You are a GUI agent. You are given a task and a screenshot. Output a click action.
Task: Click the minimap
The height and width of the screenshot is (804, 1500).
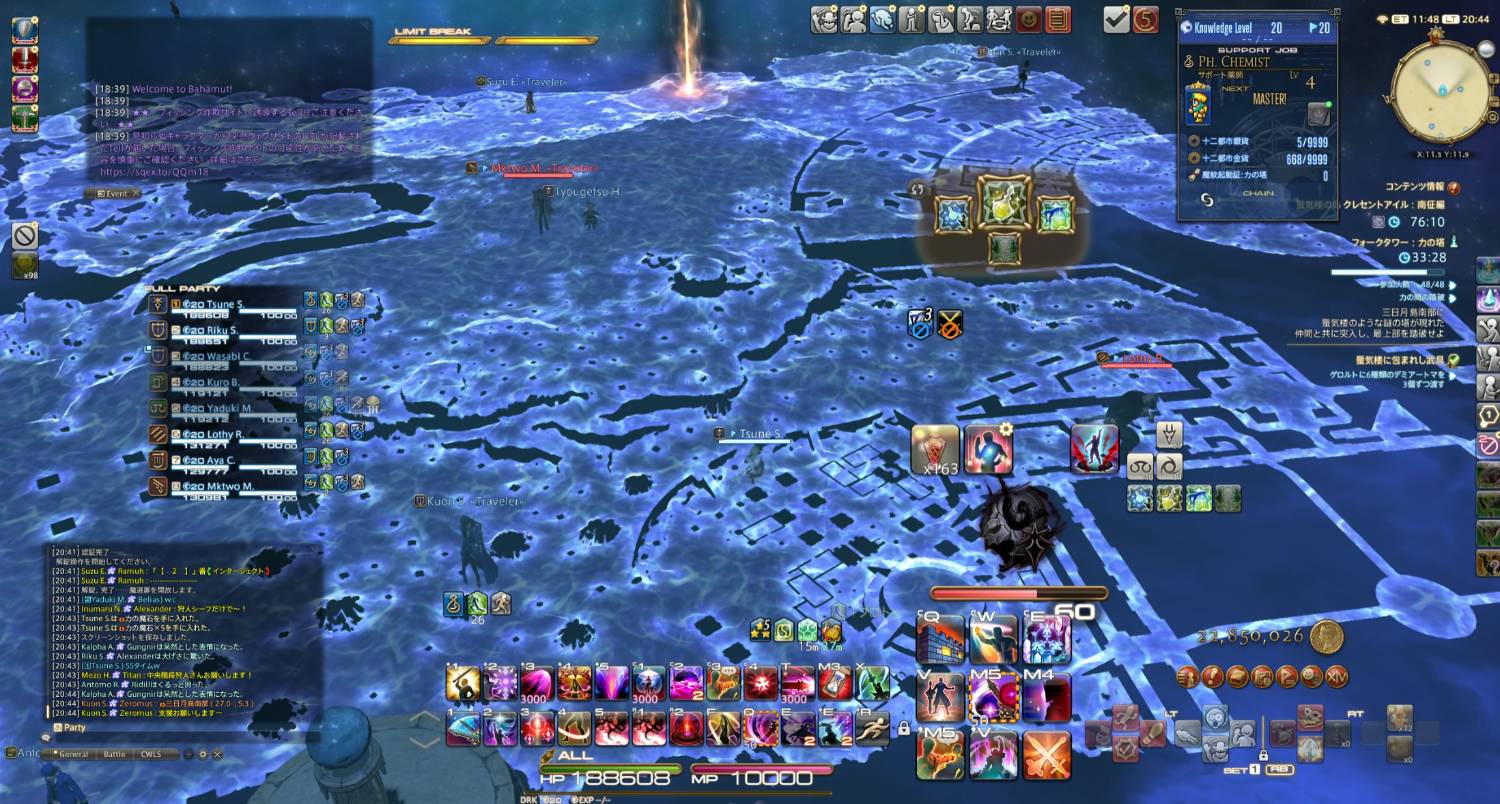[1442, 92]
